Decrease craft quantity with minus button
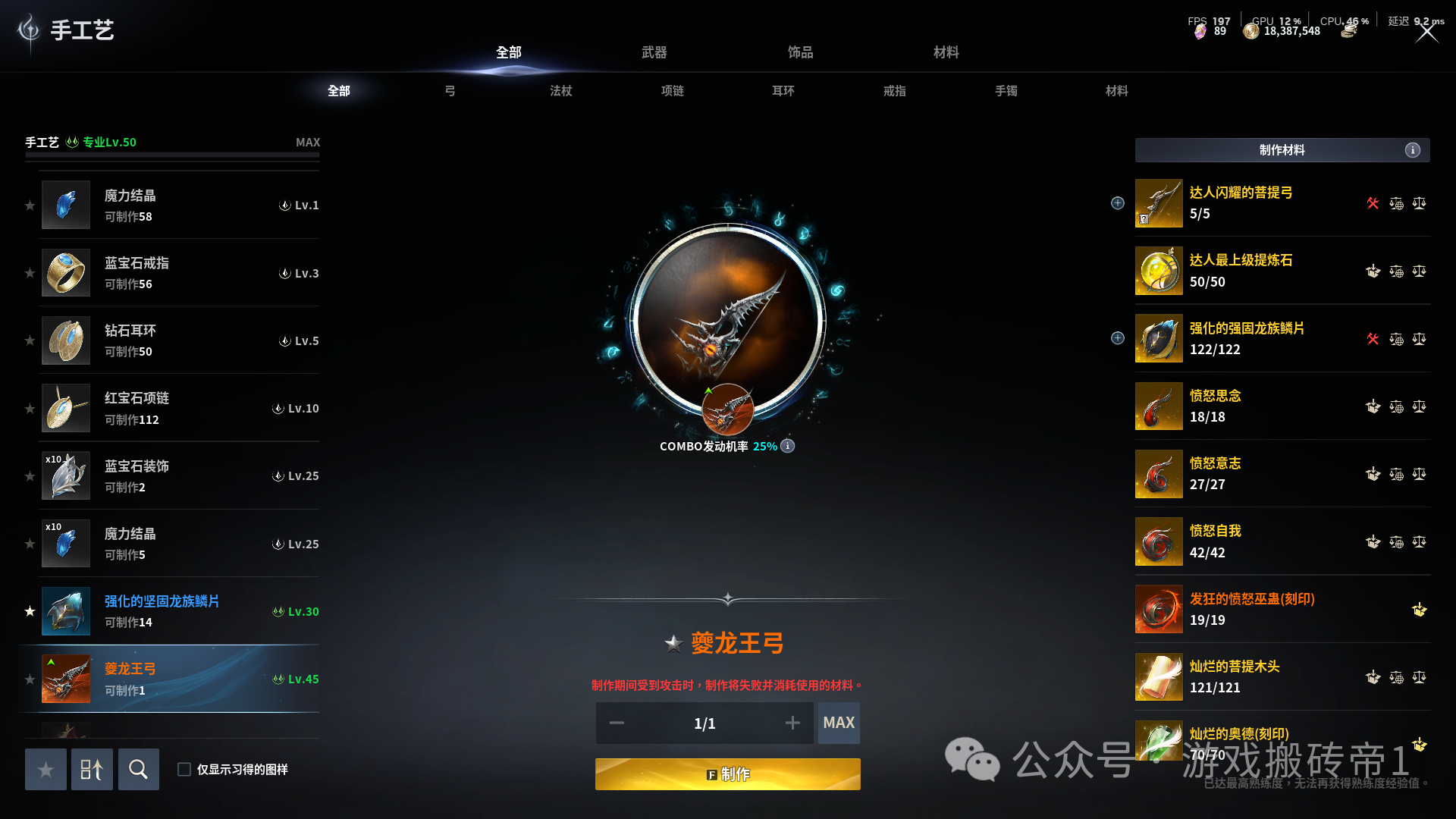 coord(617,723)
